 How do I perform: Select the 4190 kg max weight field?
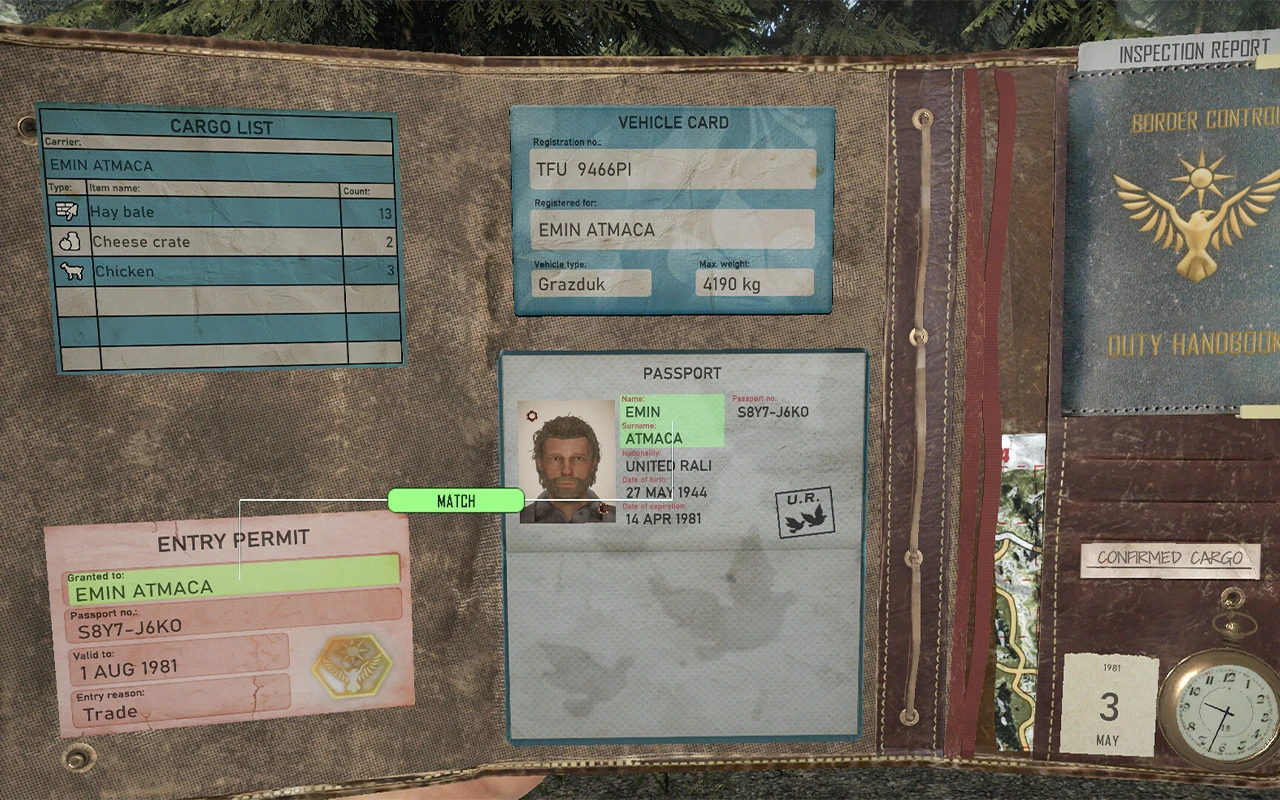(754, 283)
